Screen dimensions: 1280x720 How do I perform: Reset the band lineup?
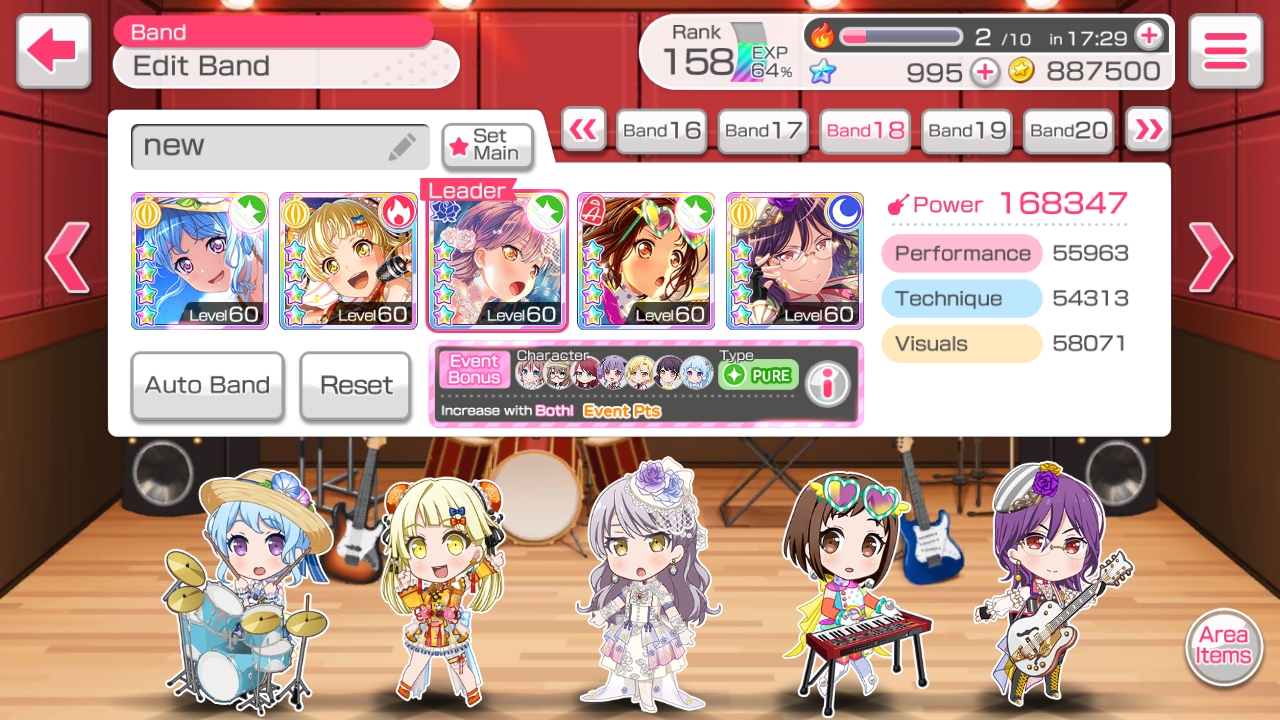tap(355, 386)
